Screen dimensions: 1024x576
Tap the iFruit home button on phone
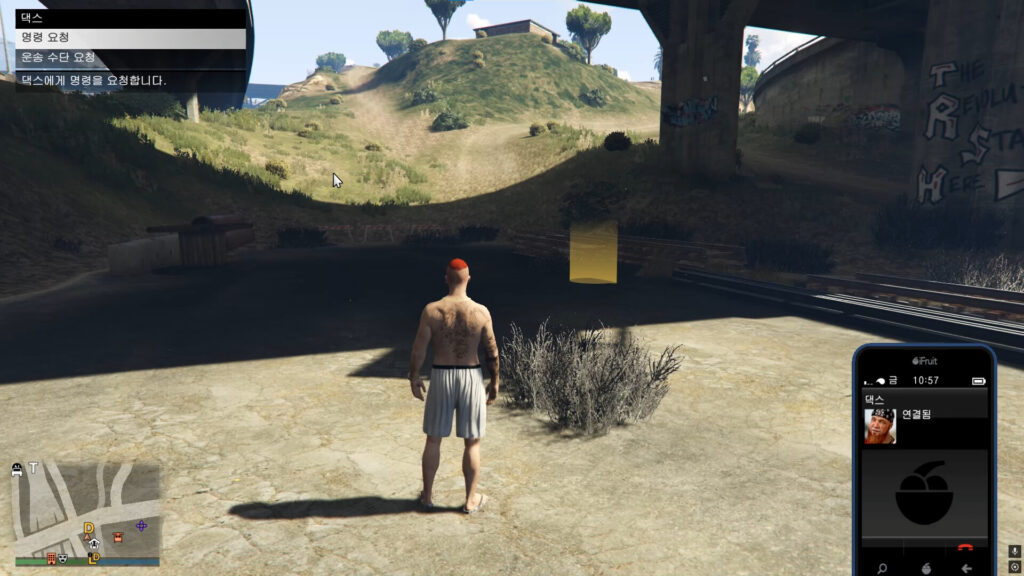pyautogui.click(x=925, y=568)
